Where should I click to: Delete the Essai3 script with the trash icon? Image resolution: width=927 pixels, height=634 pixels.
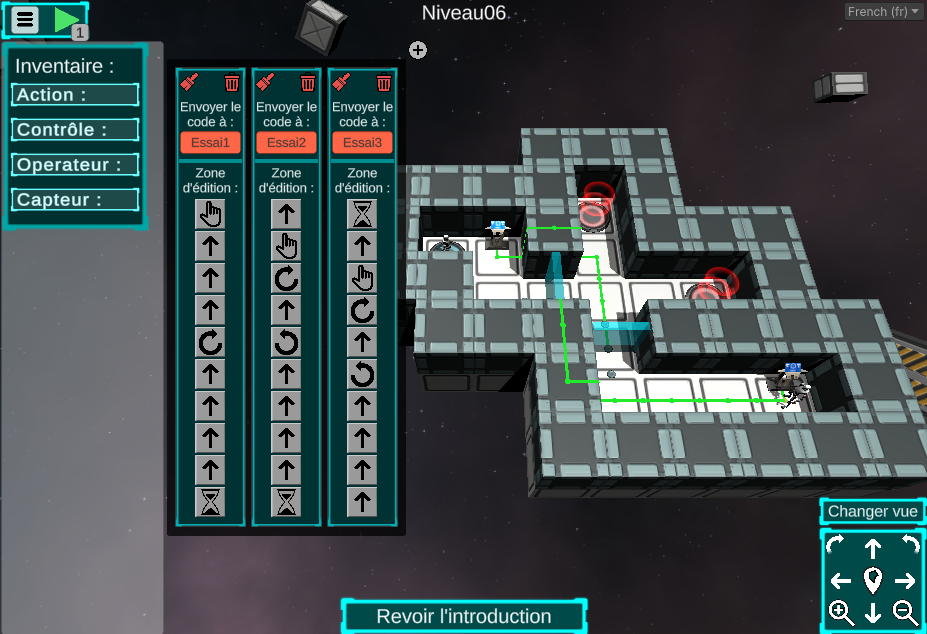pos(384,83)
